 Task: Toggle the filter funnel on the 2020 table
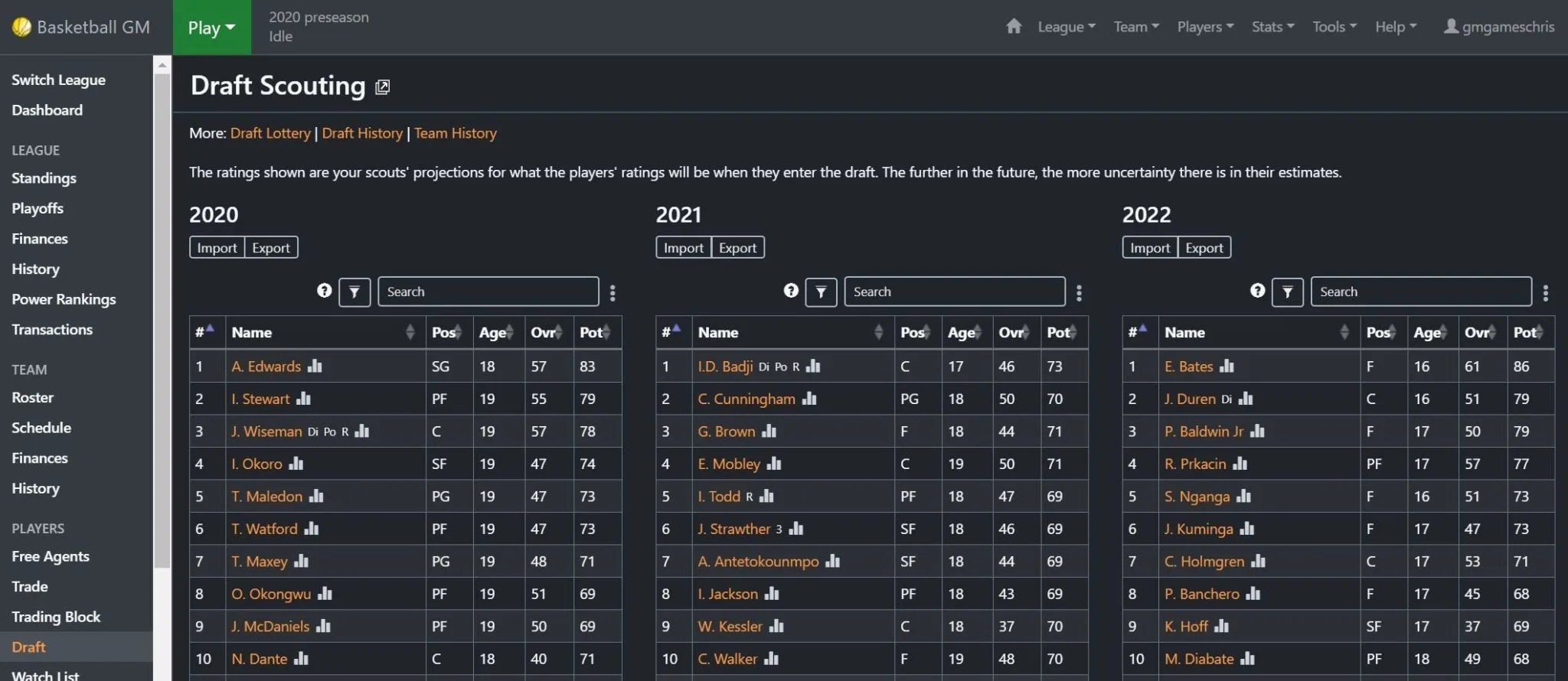(x=354, y=292)
